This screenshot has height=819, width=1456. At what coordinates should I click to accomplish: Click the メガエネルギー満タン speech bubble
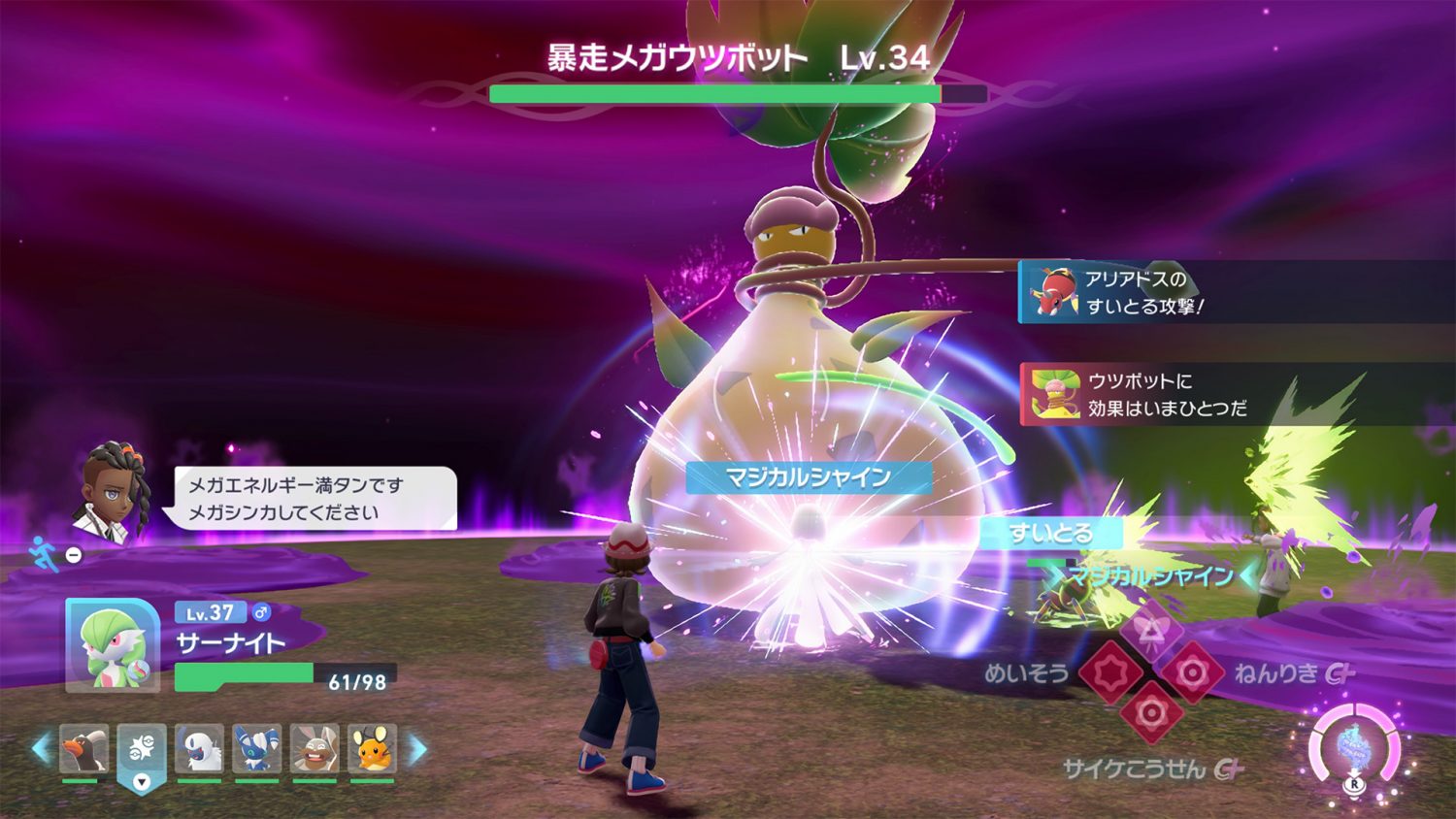[x=313, y=498]
